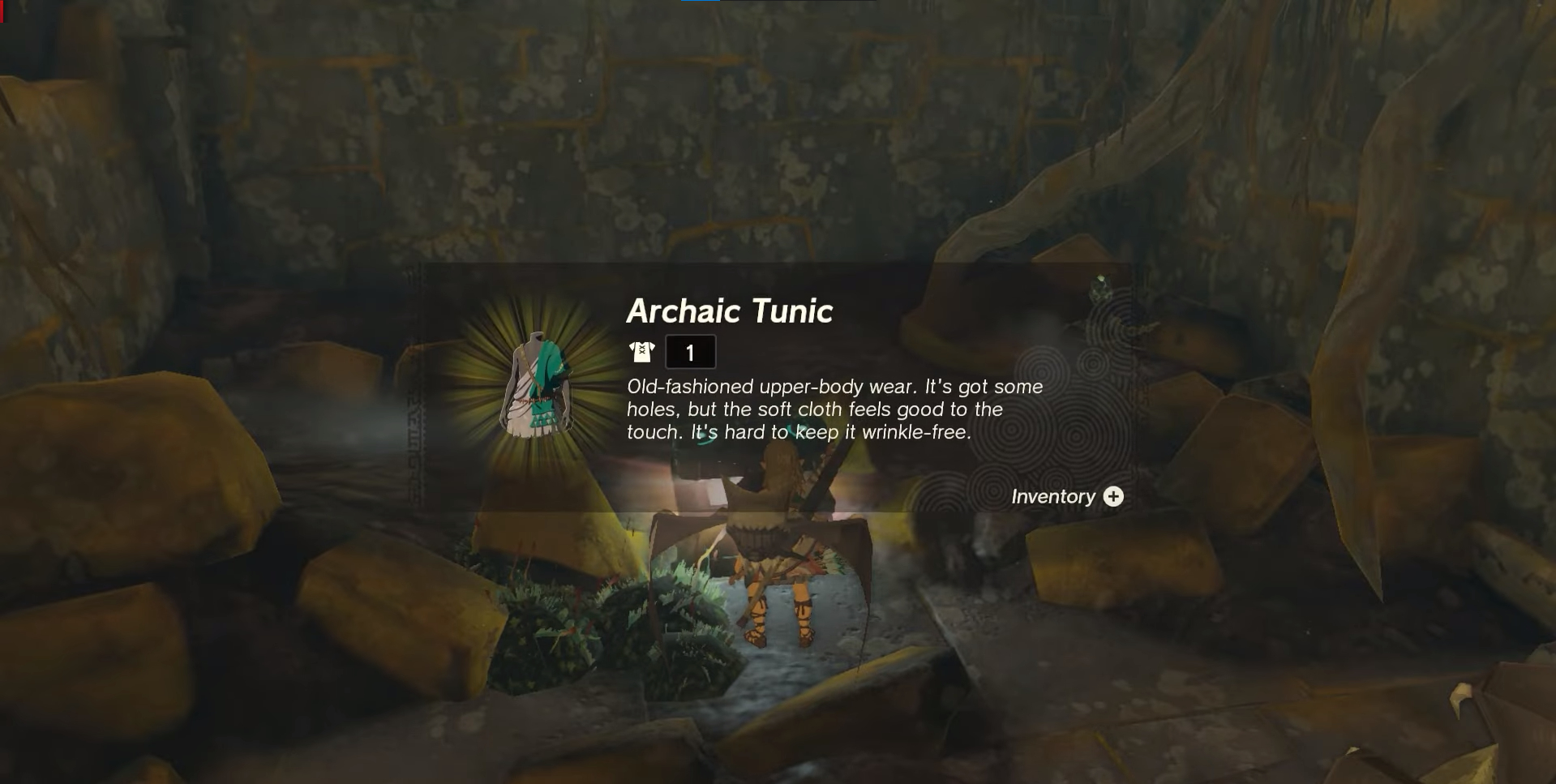
Task: Click the shirt symbol beside the quantity box
Action: point(641,351)
